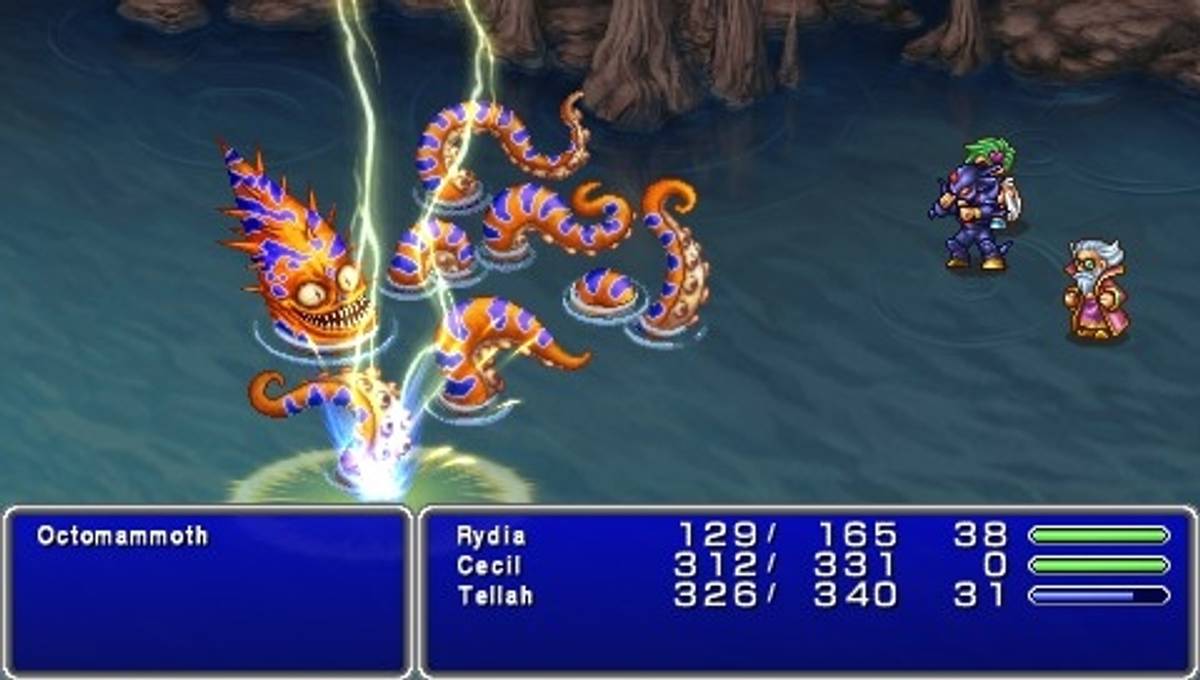Screen dimensions: 1200x680
Task: Choose Rydia in the party list
Action: tap(490, 536)
